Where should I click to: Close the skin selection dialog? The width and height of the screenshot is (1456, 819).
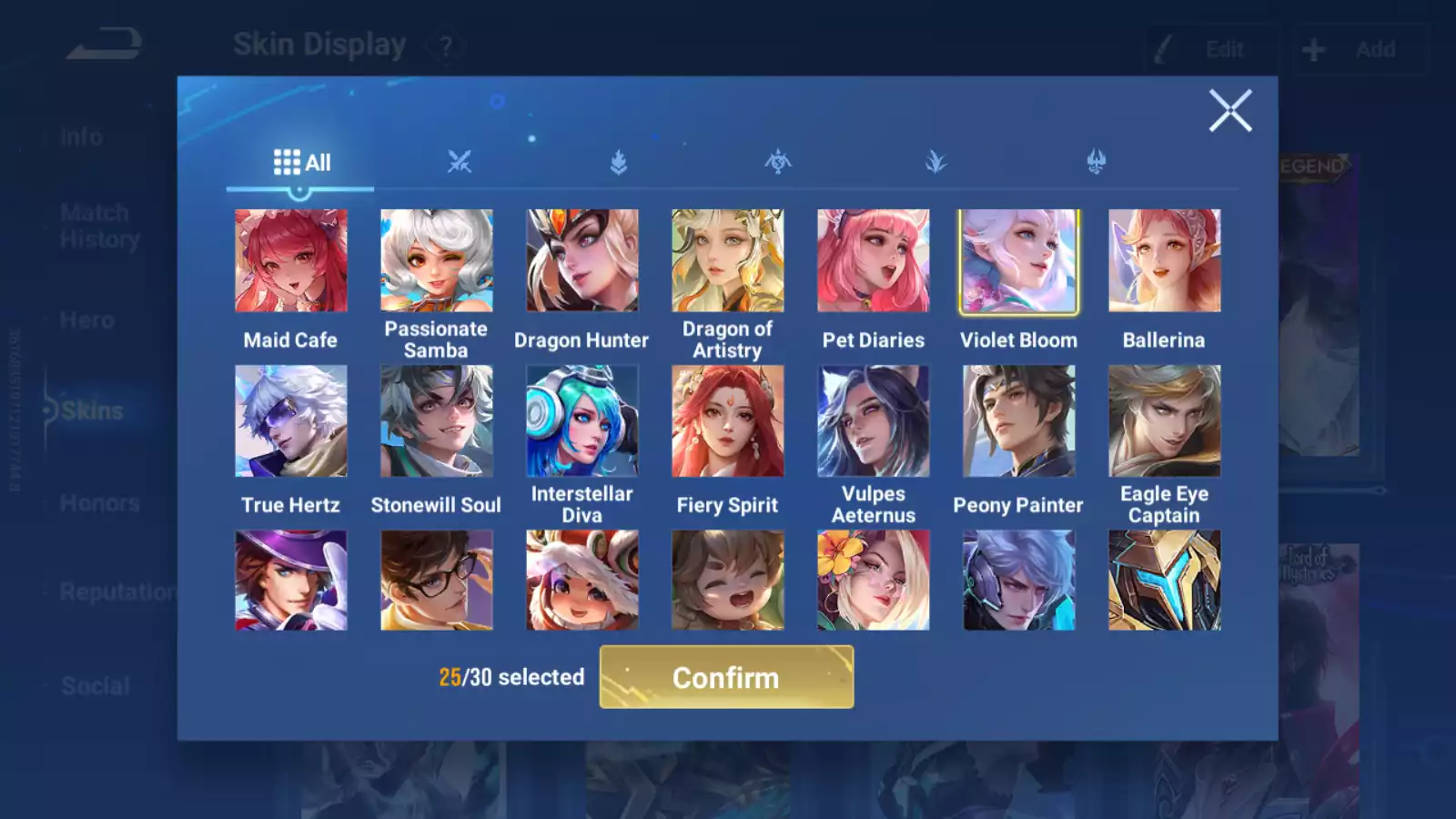(1230, 111)
